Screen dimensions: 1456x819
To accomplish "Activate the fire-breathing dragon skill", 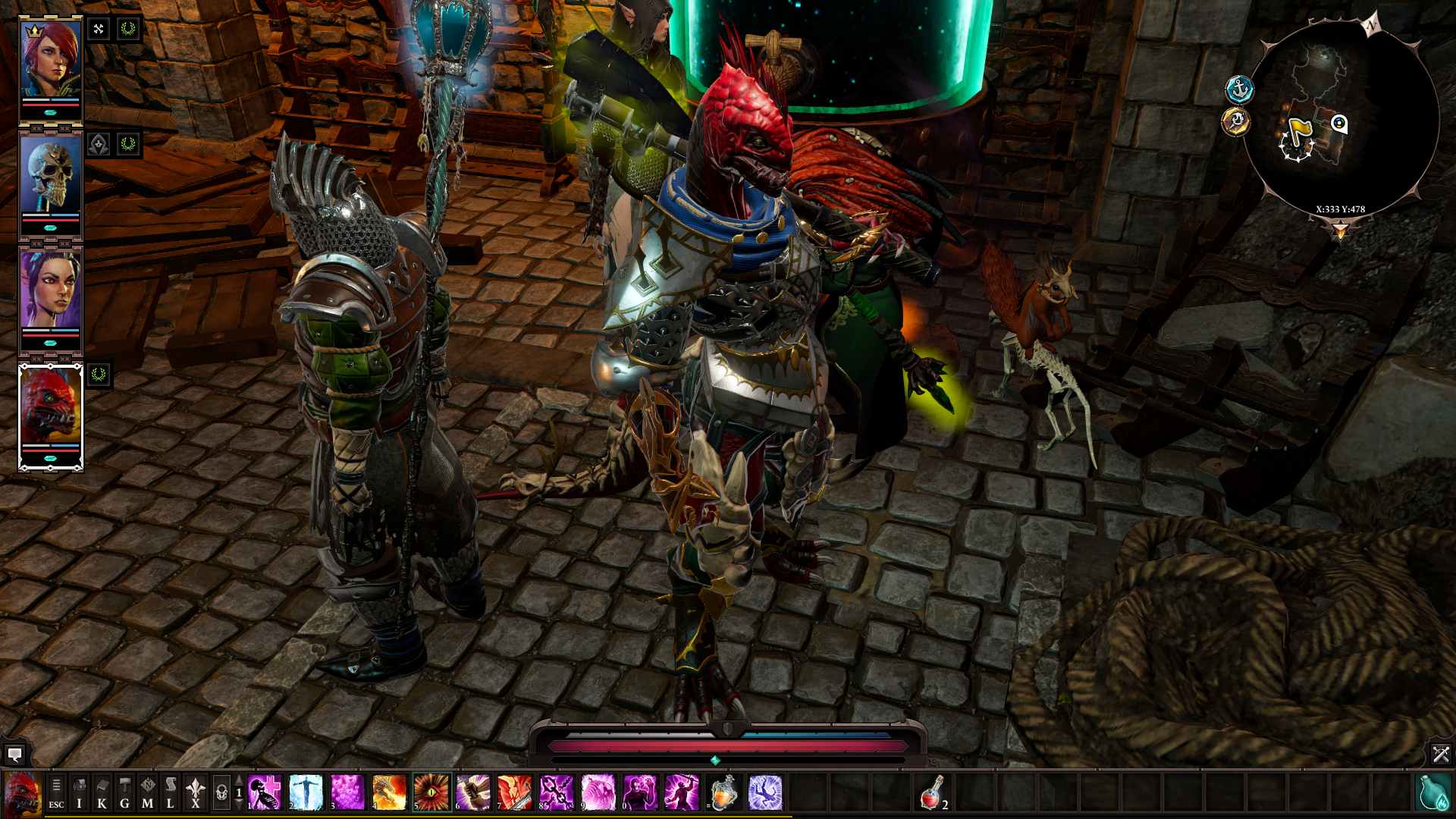I will pyautogui.click(x=389, y=792).
